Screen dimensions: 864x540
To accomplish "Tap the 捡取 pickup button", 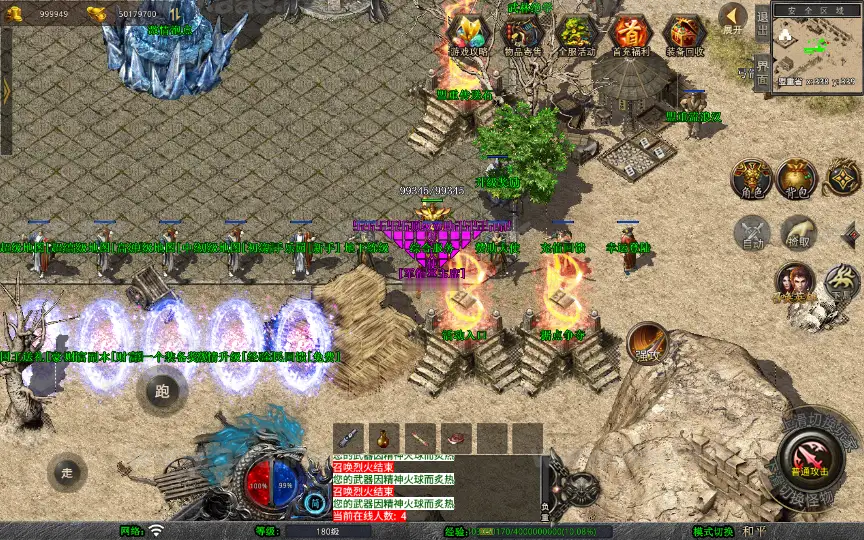I will [797, 234].
